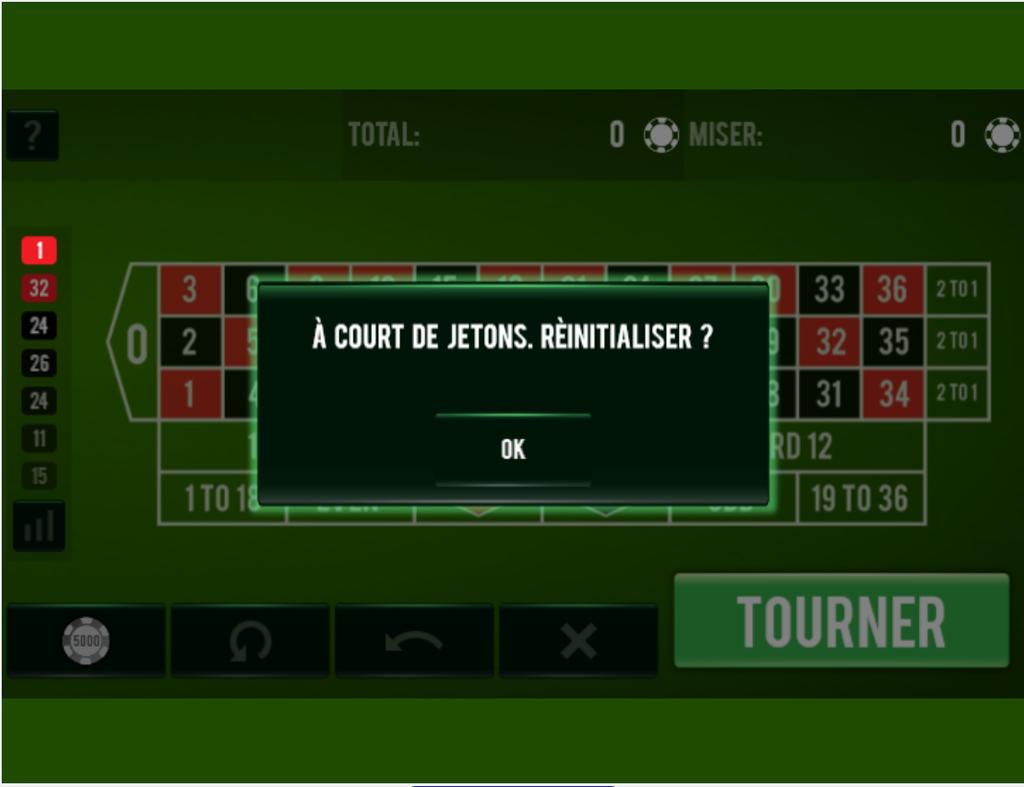Place a bet on black 2
1024x787 pixels.
(190, 342)
